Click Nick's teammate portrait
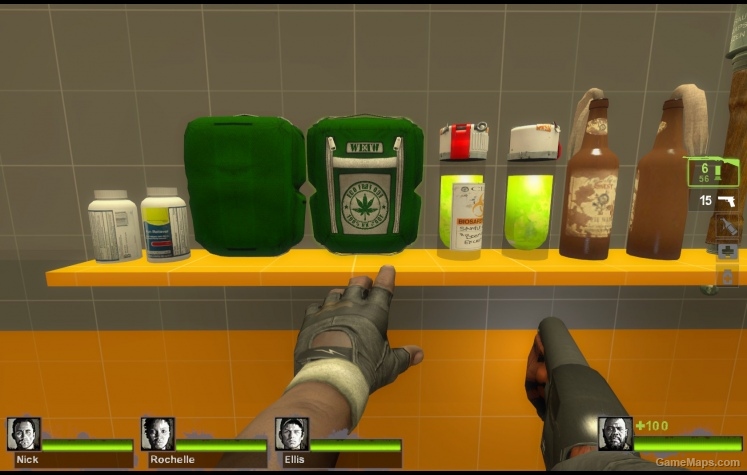The height and width of the screenshot is (475, 747). coord(23,433)
